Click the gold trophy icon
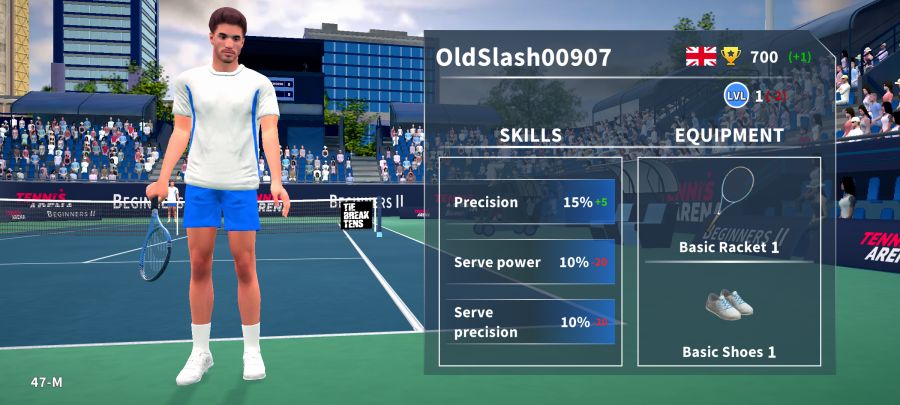 [731, 56]
